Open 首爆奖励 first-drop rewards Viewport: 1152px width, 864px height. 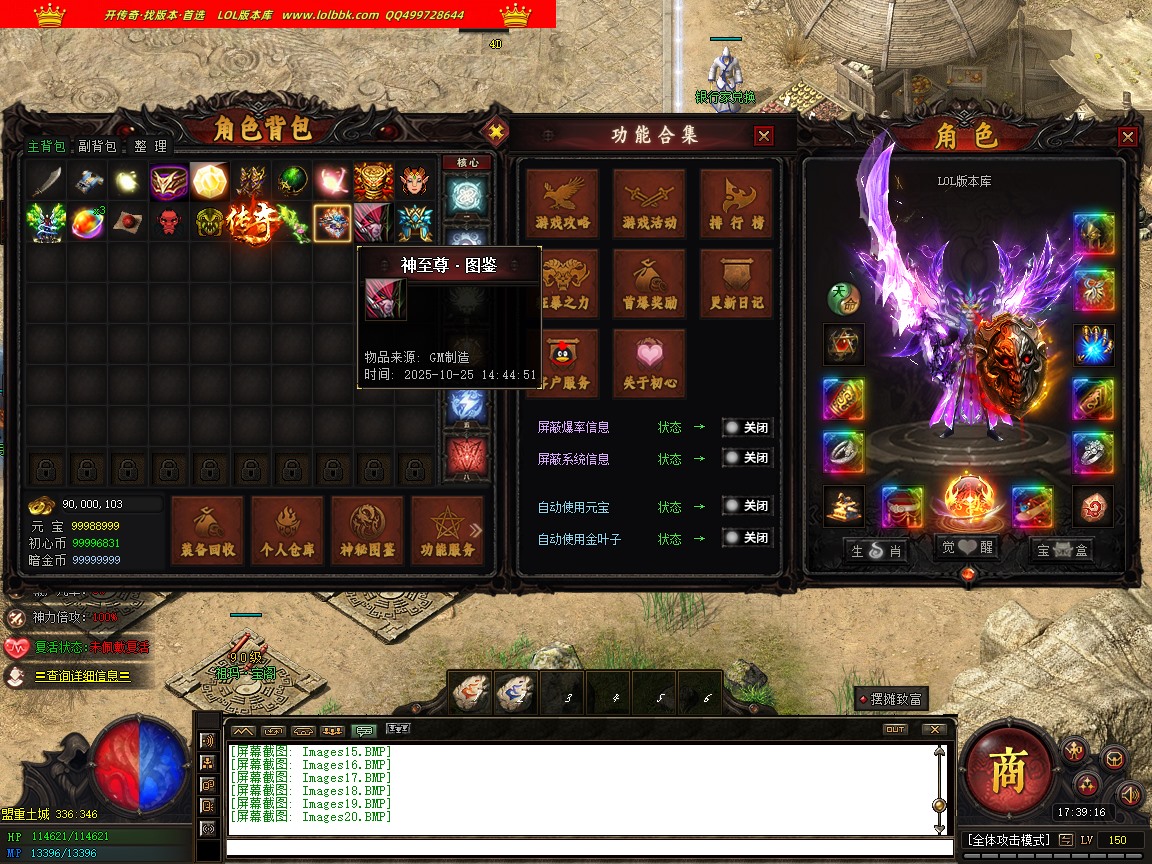pos(649,284)
